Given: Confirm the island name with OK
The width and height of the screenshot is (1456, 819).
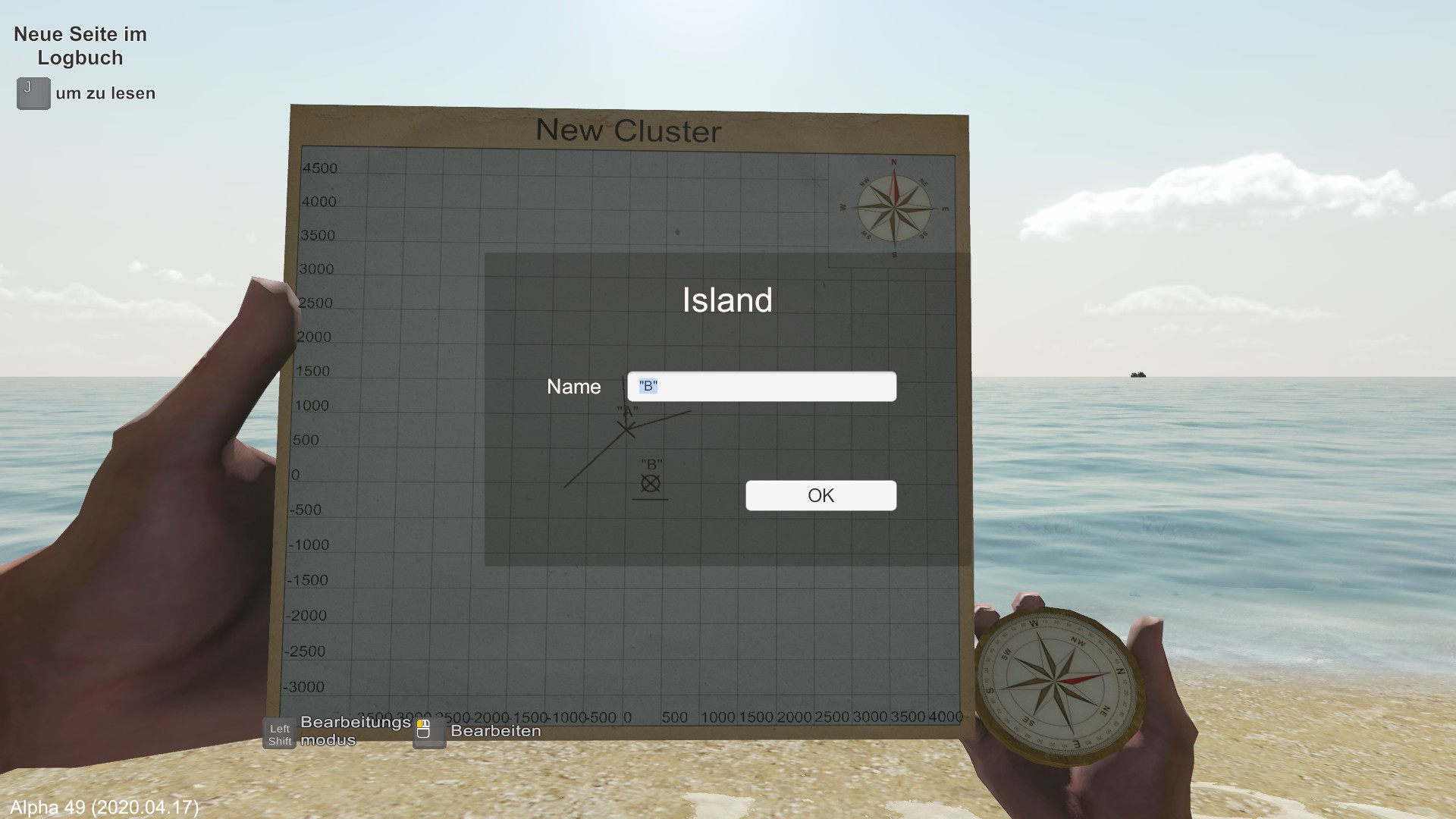Looking at the screenshot, I should point(821,496).
